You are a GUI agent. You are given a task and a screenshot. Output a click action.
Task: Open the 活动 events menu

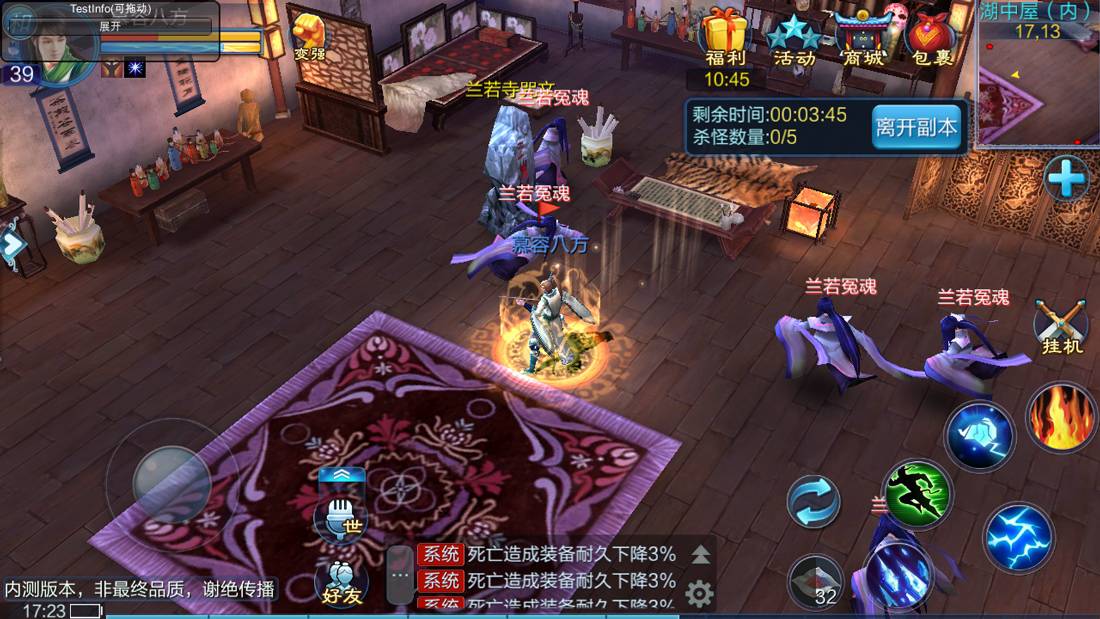point(795,38)
